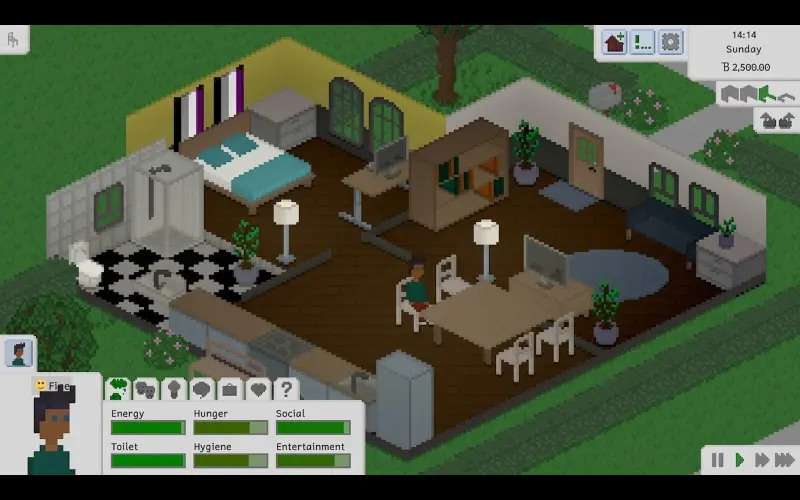Open build mode with the house-plus button
The width and height of the screenshot is (800, 500).
click(x=614, y=42)
